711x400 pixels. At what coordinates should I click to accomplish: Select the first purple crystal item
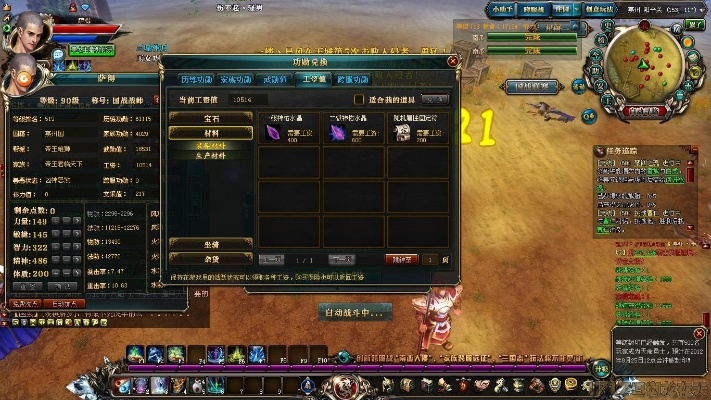click(272, 133)
